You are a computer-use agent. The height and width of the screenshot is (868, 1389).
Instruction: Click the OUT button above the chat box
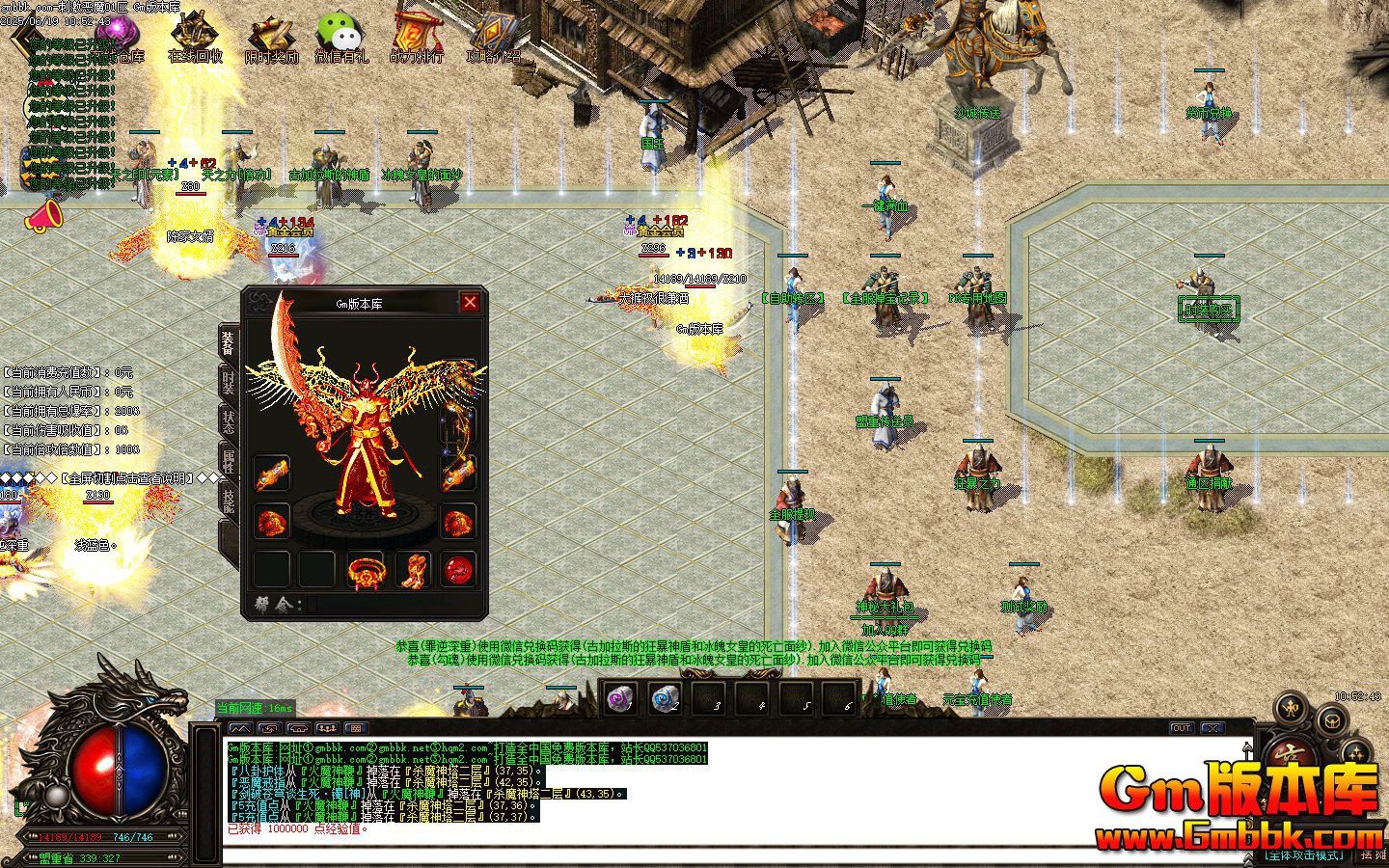1182,727
